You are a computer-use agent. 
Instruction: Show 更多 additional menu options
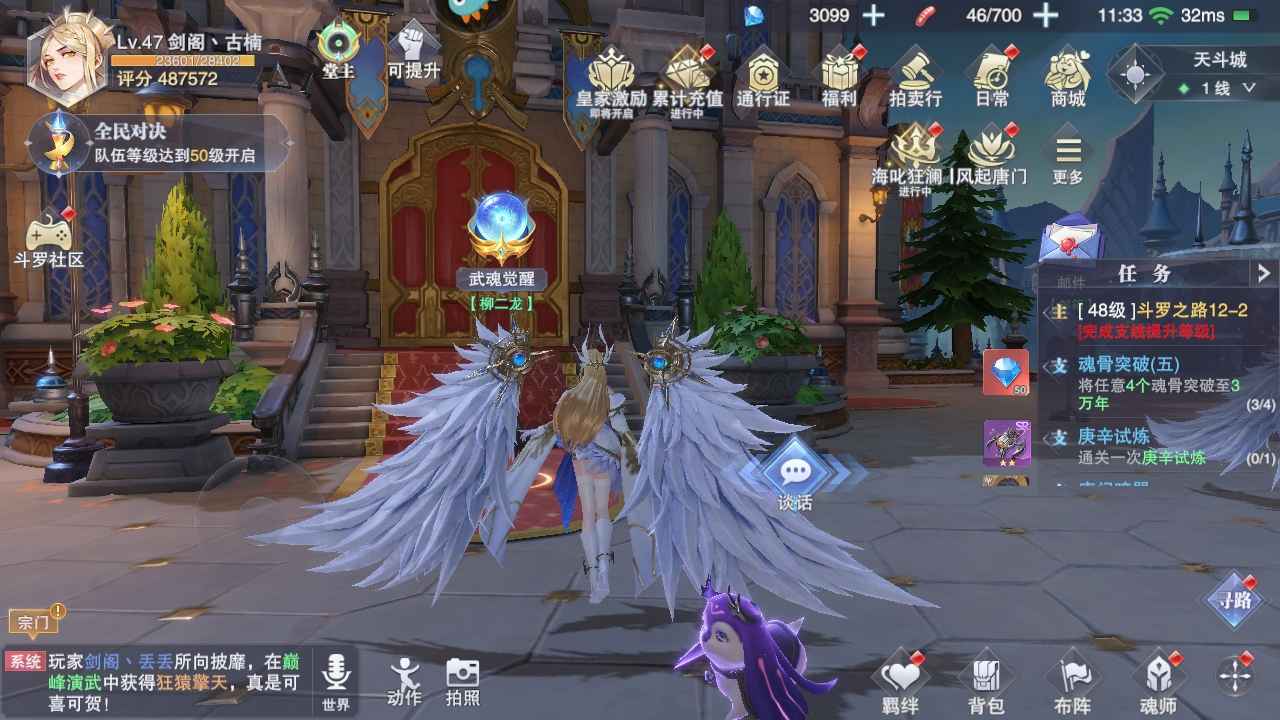[1068, 159]
